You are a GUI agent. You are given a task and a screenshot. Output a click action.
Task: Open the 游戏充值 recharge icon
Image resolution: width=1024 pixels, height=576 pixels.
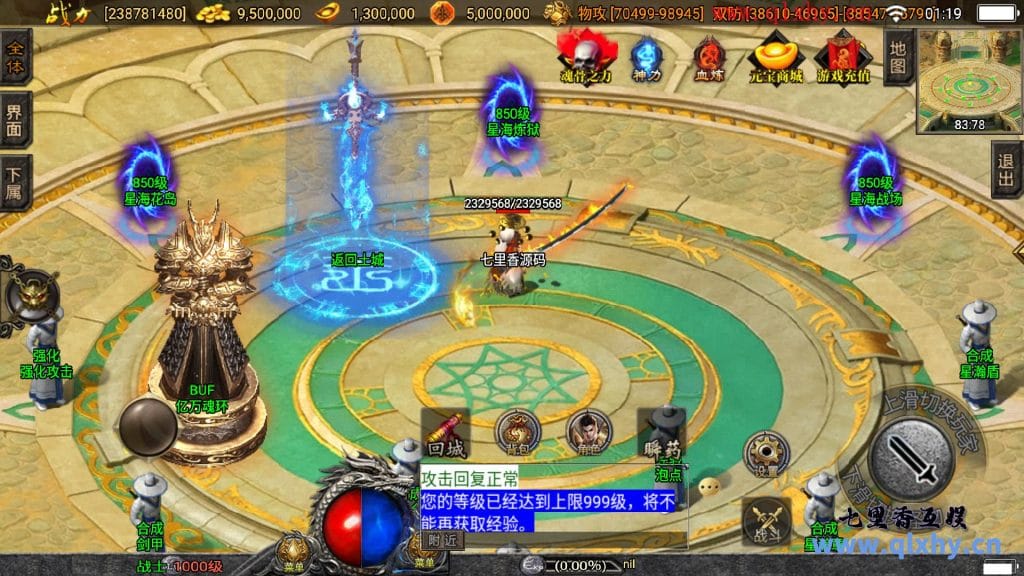pos(843,56)
